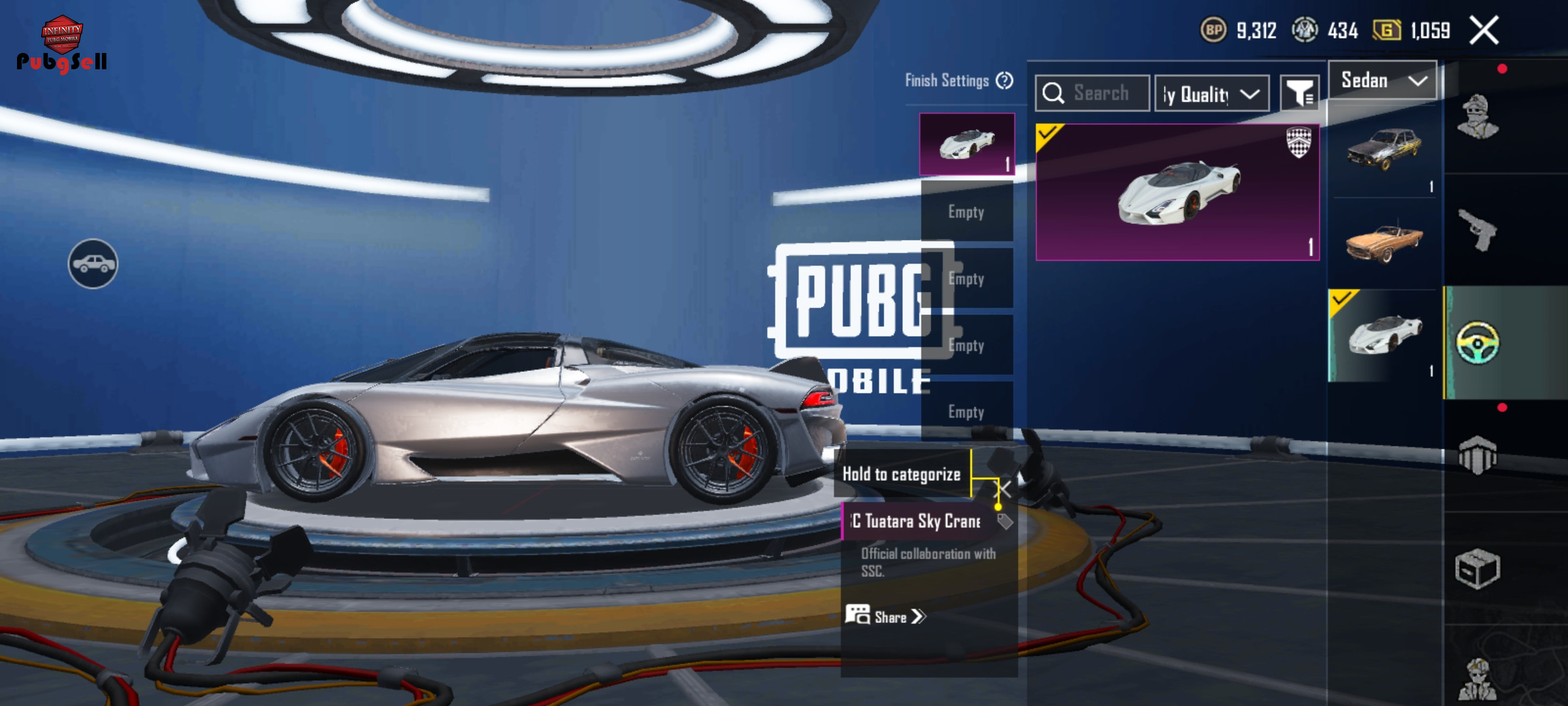Viewport: 1568px width, 706px height.
Task: Open the By Quality sort dropdown
Action: (1212, 94)
